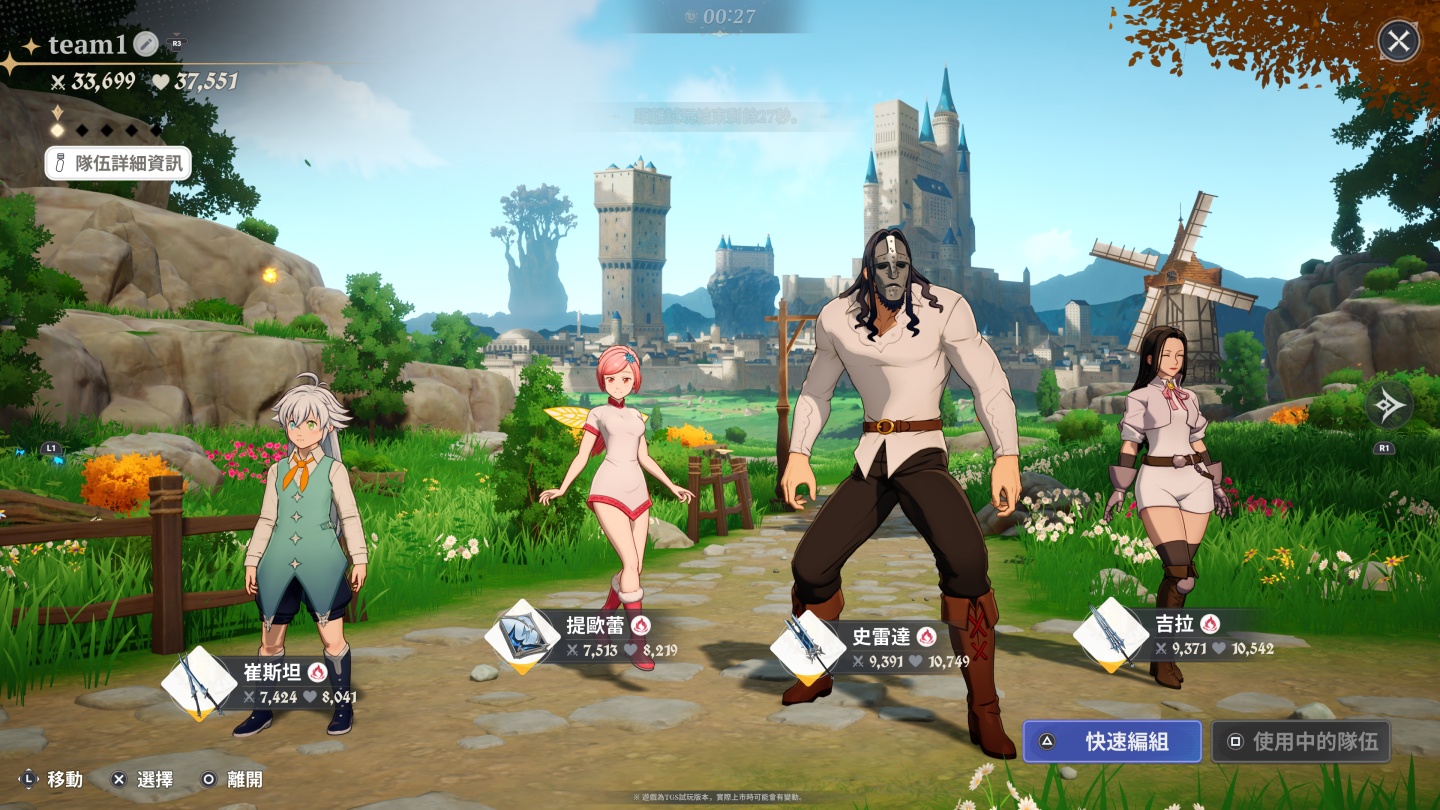Select 吉拉's weapon icon

click(1110, 634)
